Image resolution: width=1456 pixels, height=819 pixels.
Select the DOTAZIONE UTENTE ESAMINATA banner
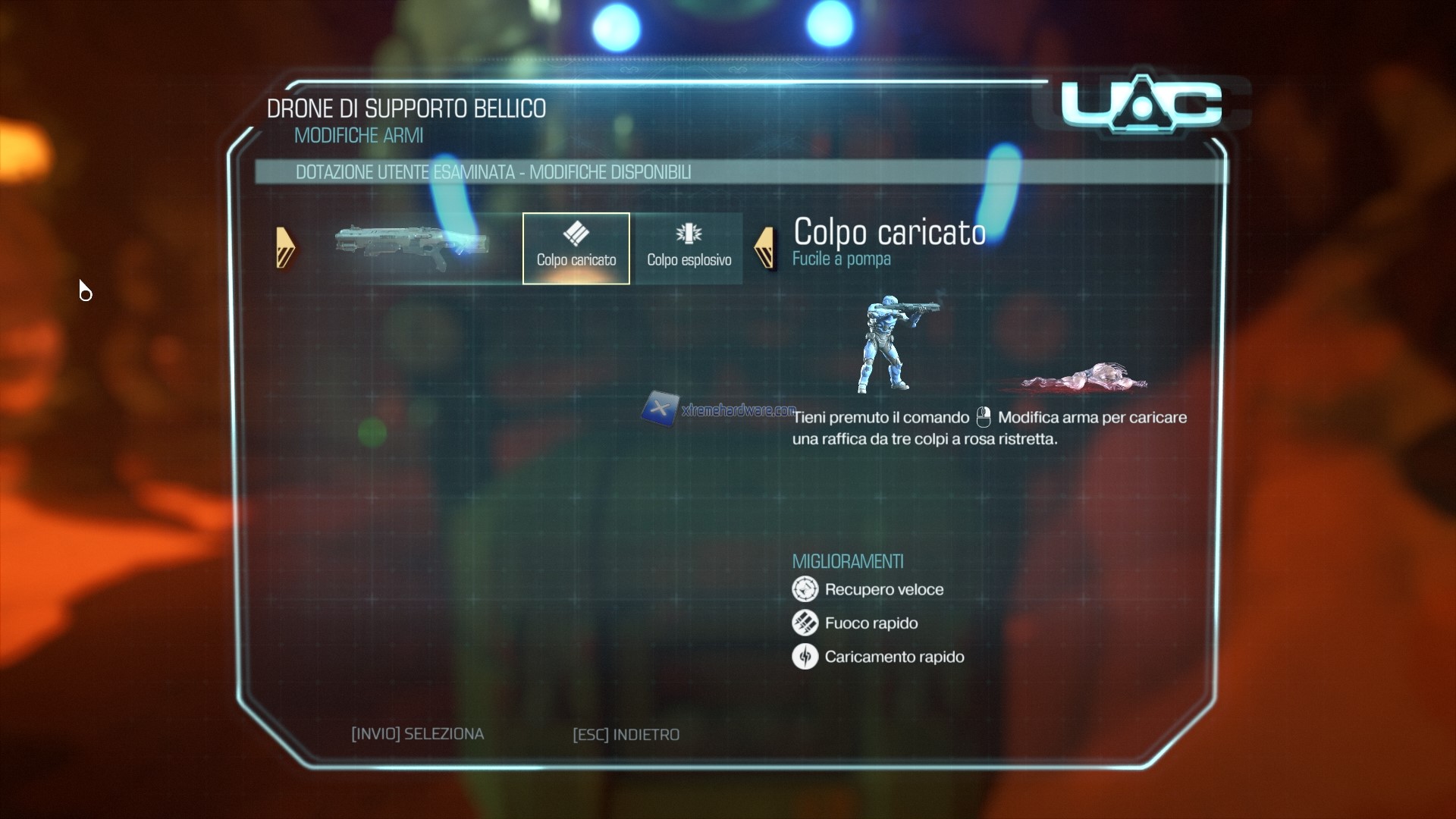click(x=494, y=171)
